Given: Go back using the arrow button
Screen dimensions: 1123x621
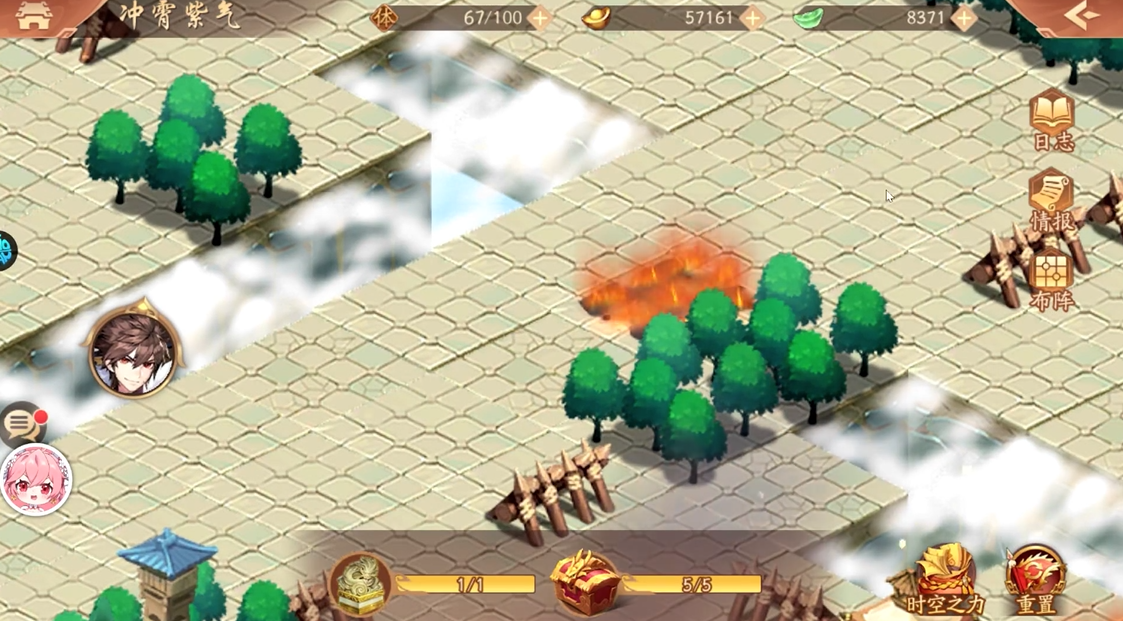Looking at the screenshot, I should click(x=1082, y=16).
